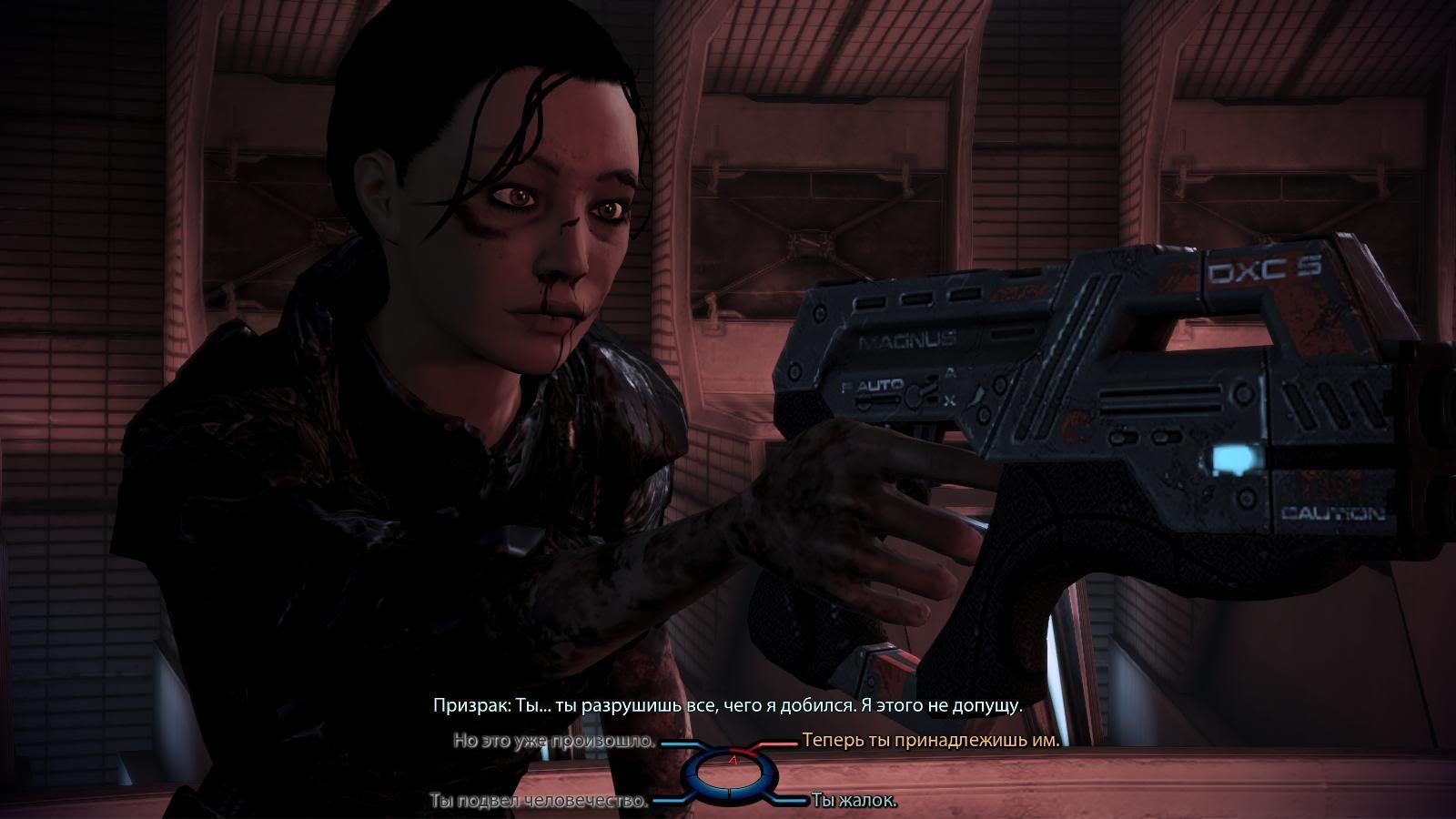Viewport: 1456px width, 819px height.
Task: Select the response 'Ты подвел человечество.'
Action: tap(540, 800)
